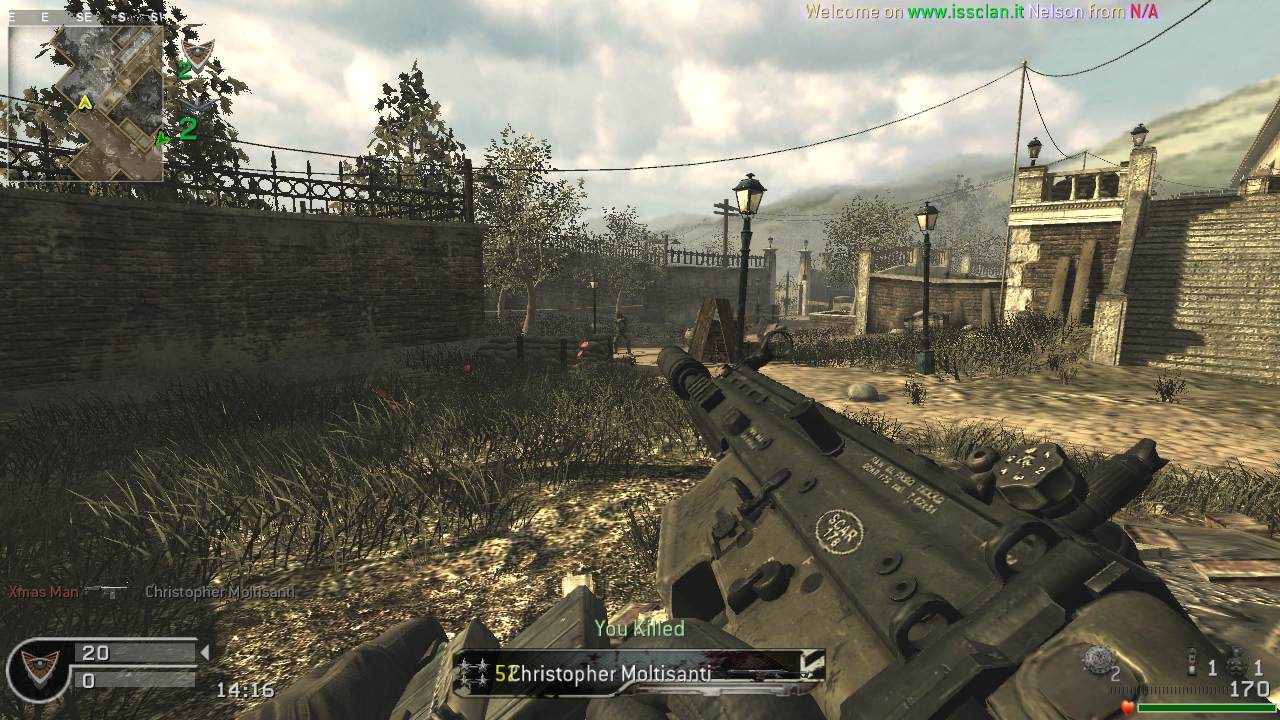Select the yellow player arrow on the minimap
The width and height of the screenshot is (1280, 720).
click(86, 102)
